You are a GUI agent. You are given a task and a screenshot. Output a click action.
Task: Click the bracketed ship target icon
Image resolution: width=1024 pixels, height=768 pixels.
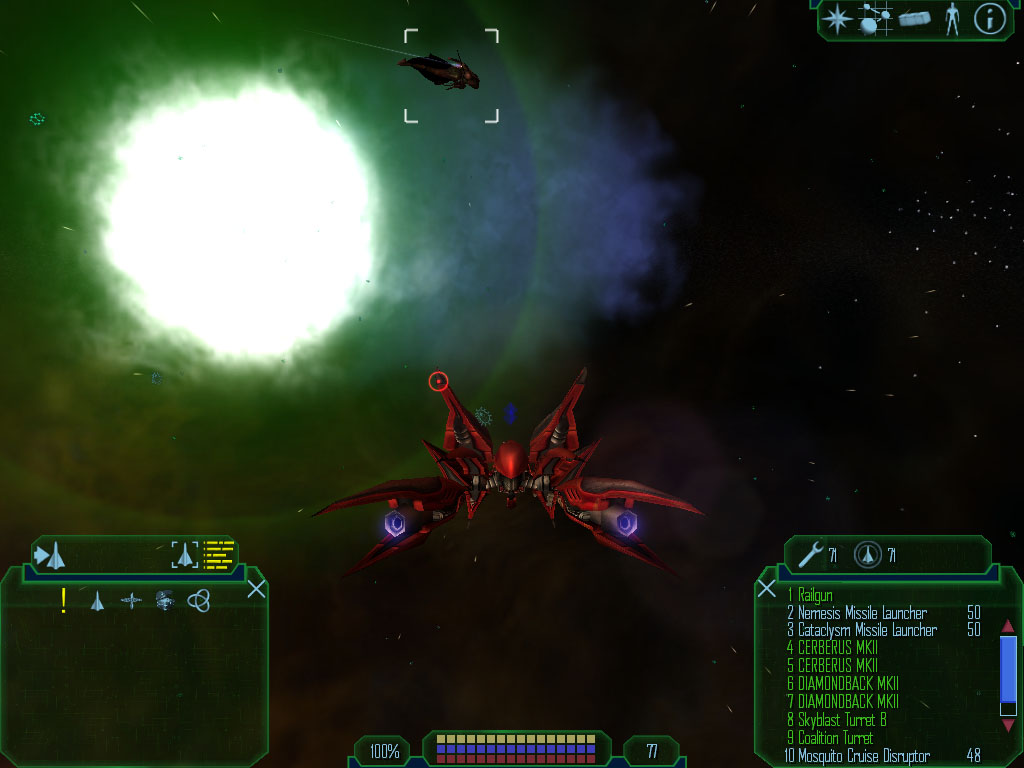[185, 554]
